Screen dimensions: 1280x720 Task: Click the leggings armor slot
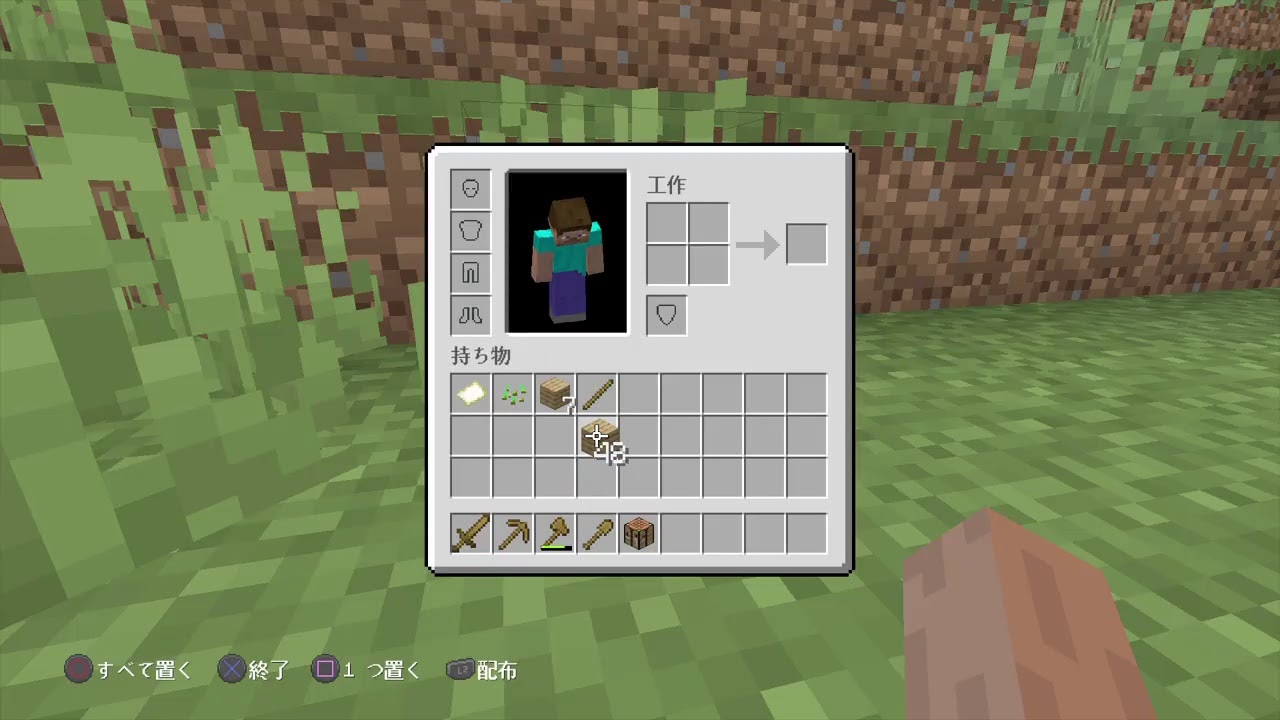470,272
